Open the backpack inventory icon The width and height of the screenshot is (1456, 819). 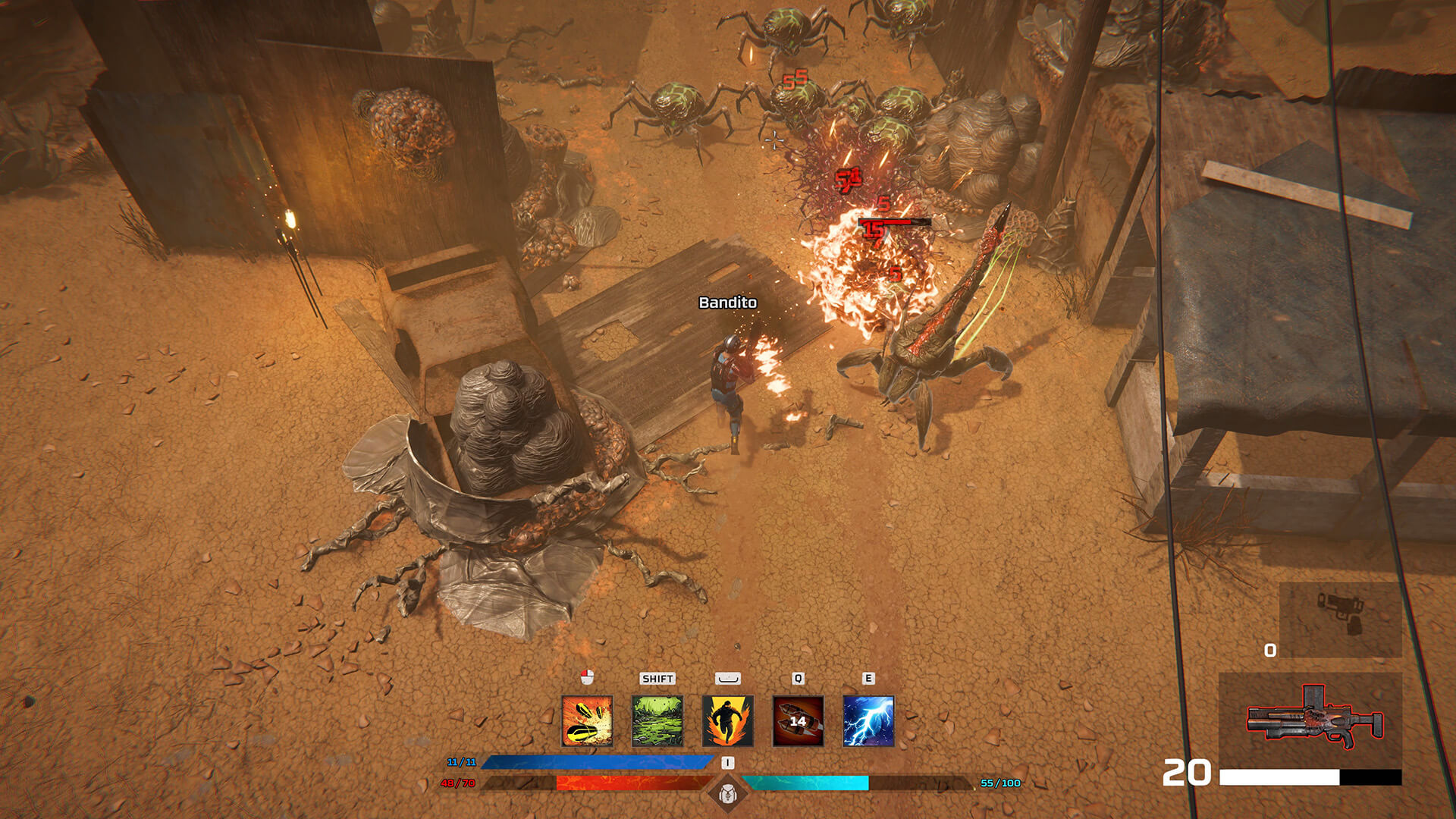coord(727,793)
